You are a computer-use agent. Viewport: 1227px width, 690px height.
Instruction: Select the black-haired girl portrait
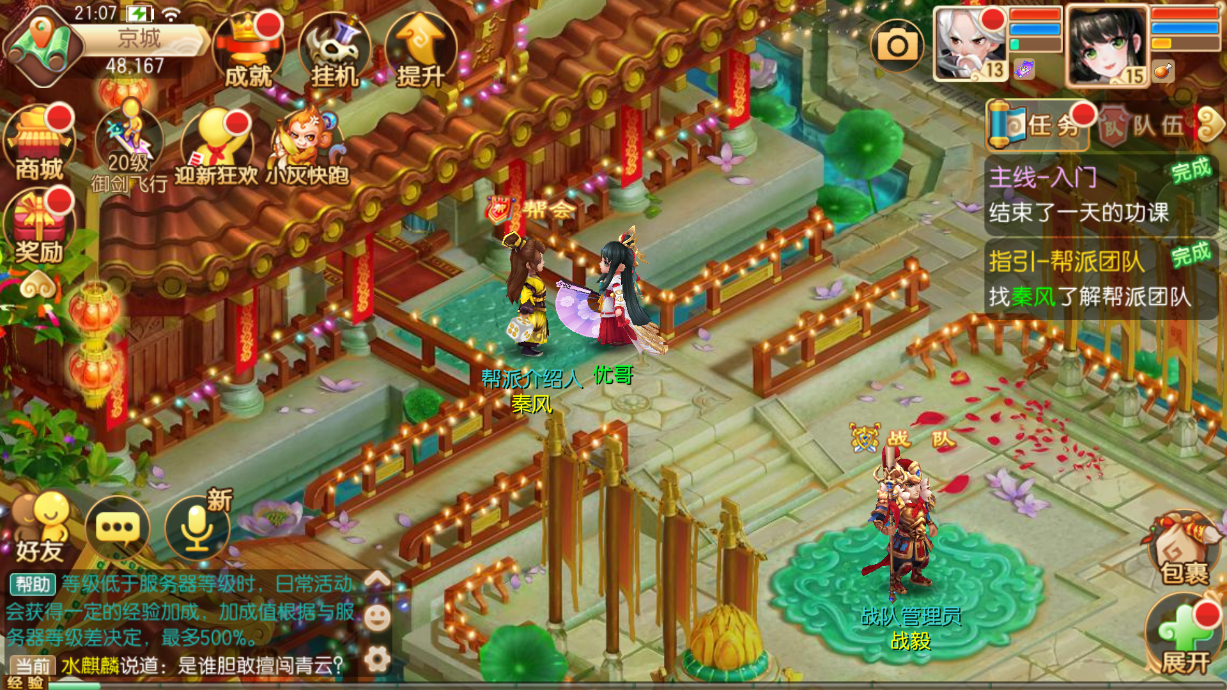1106,43
